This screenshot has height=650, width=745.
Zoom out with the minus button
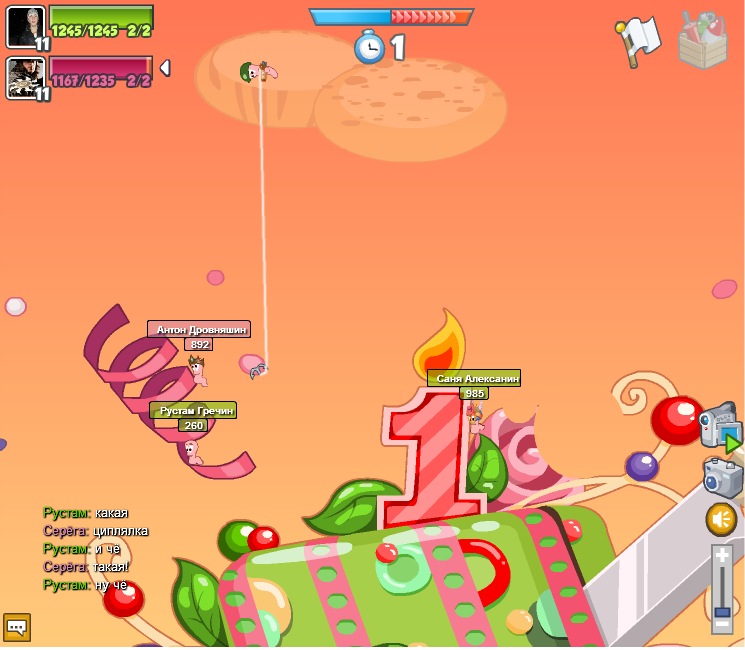pos(722,626)
